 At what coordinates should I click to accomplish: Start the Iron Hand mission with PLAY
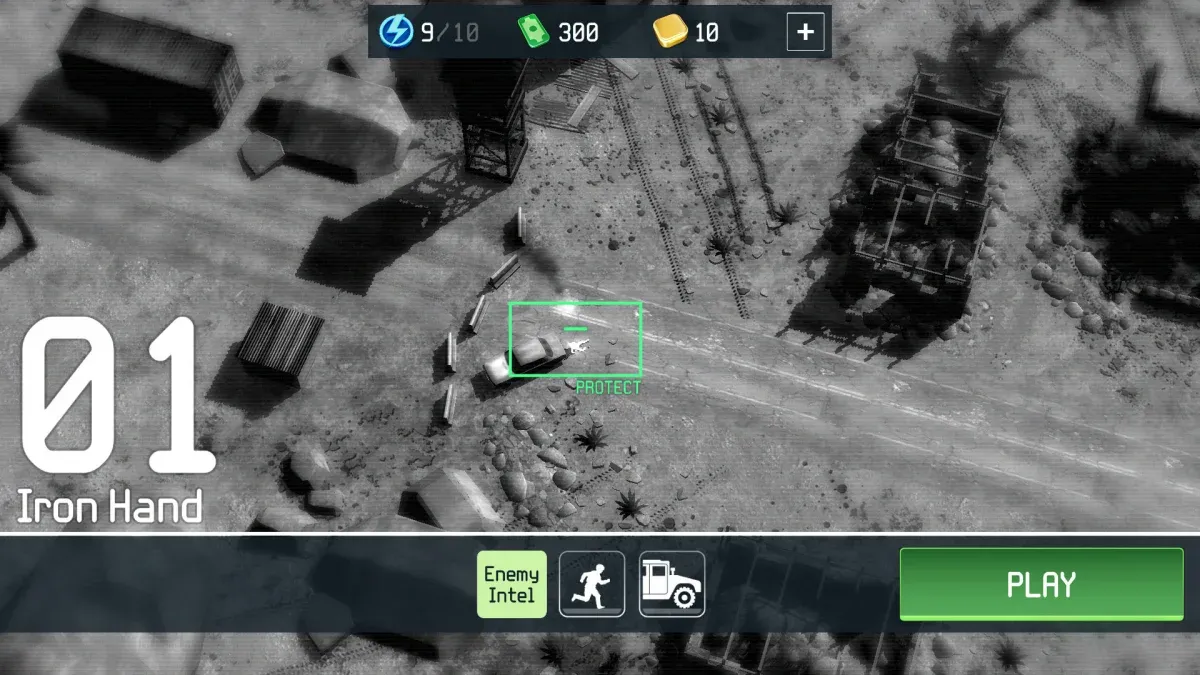[1041, 584]
